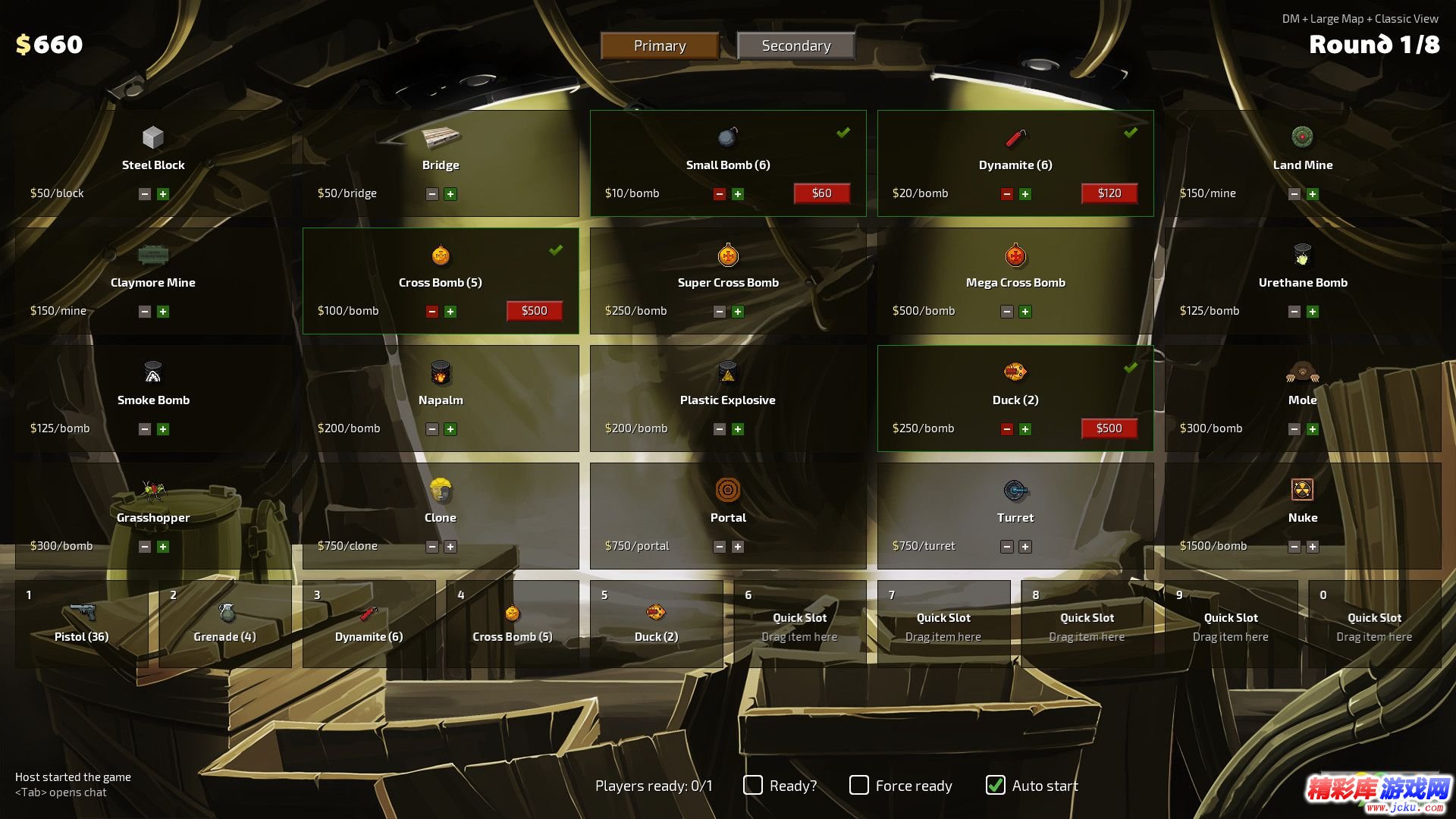Buy a Grasshopper with the plus button

pos(163,547)
